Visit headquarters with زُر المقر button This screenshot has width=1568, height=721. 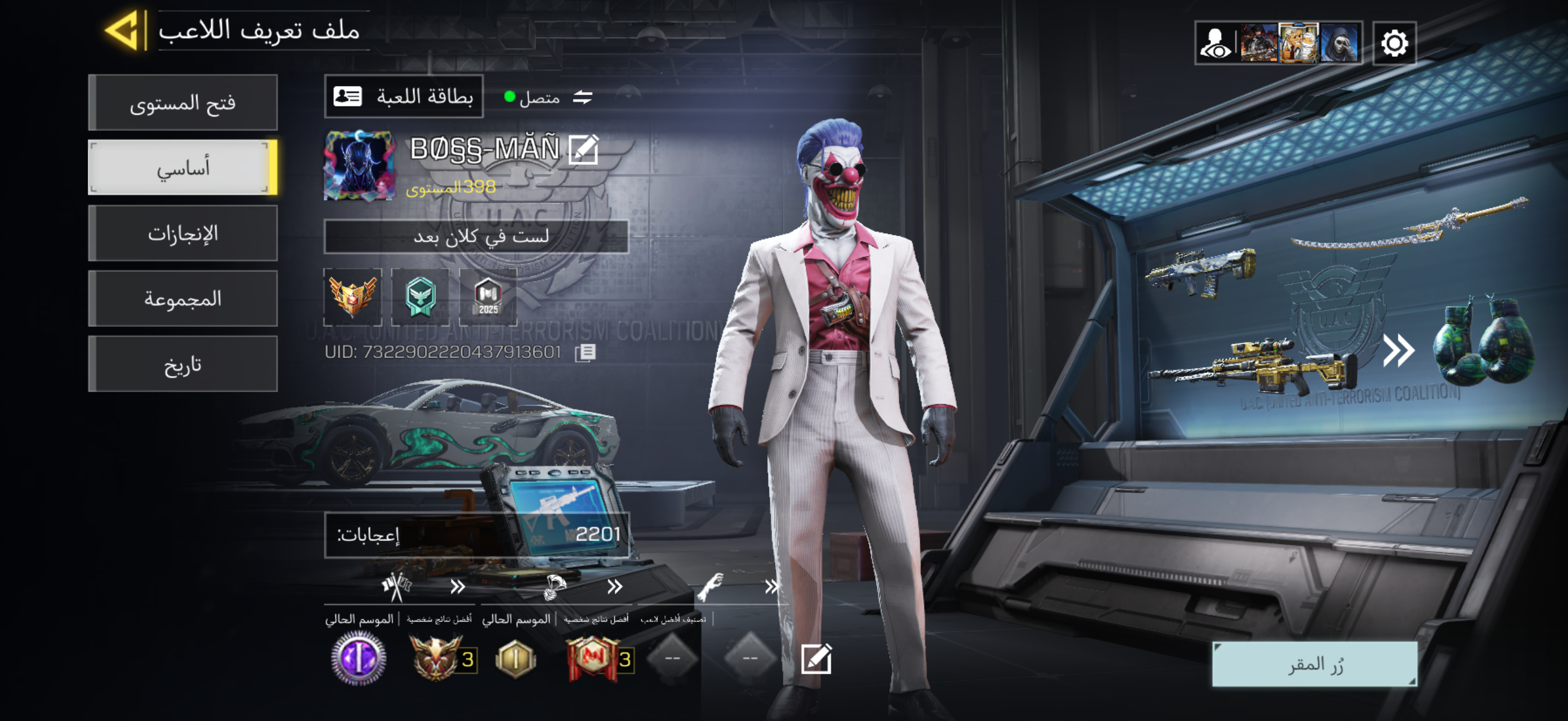[x=1314, y=664]
